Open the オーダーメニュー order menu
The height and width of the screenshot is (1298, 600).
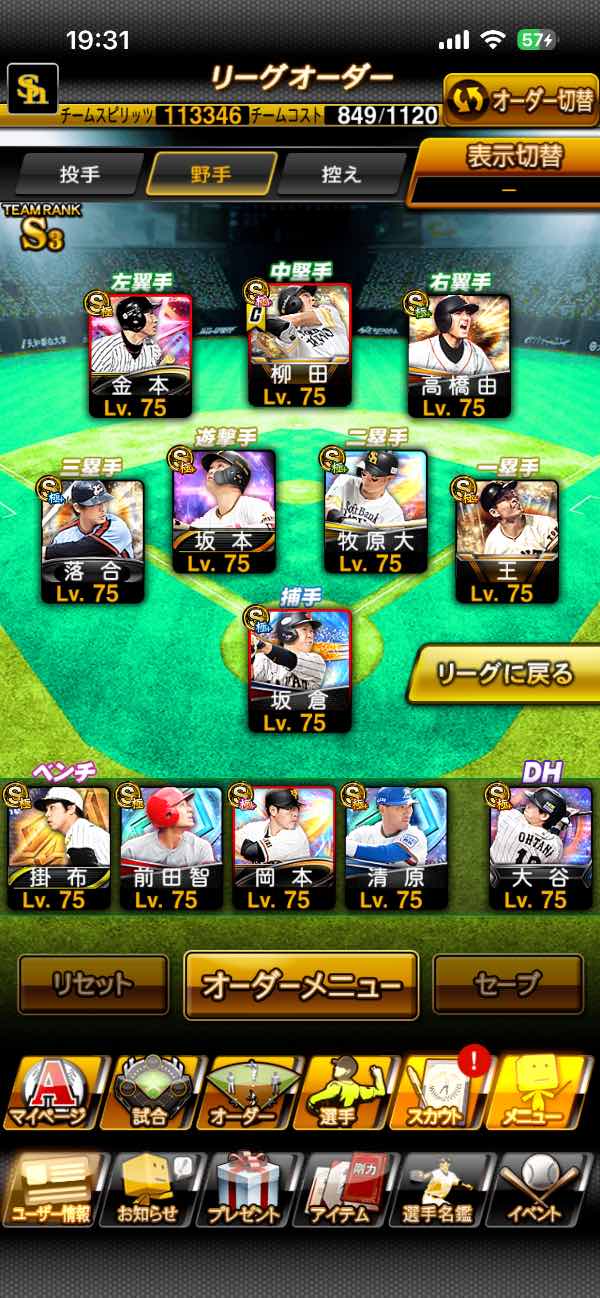pyautogui.click(x=301, y=984)
